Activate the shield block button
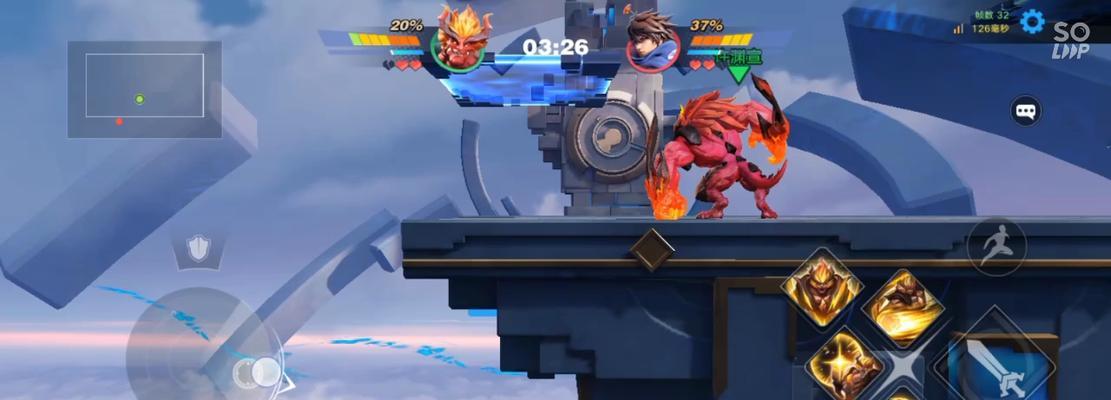This screenshot has width=1111, height=400. (x=199, y=249)
